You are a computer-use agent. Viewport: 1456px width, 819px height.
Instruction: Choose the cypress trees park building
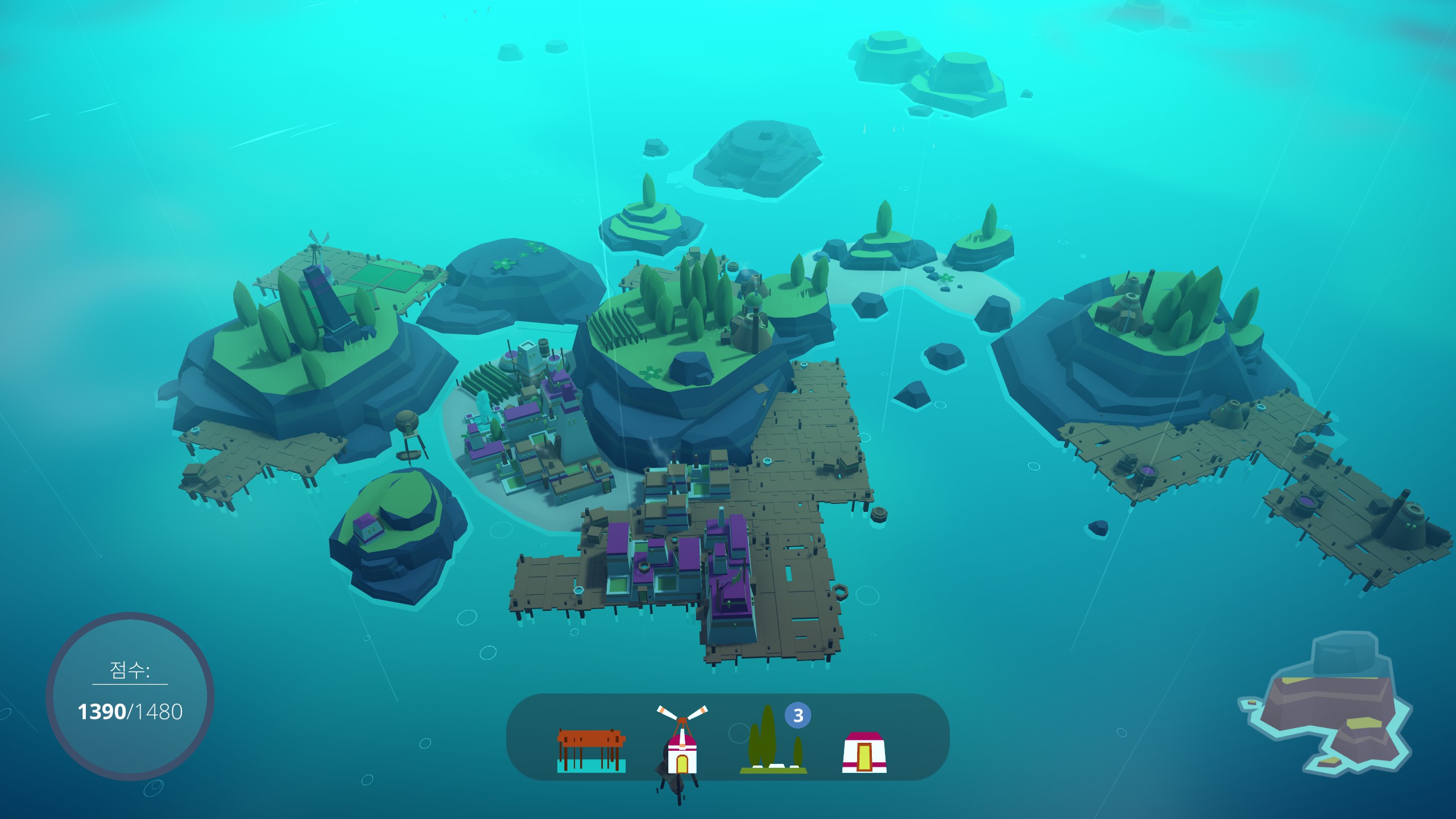pos(773,742)
